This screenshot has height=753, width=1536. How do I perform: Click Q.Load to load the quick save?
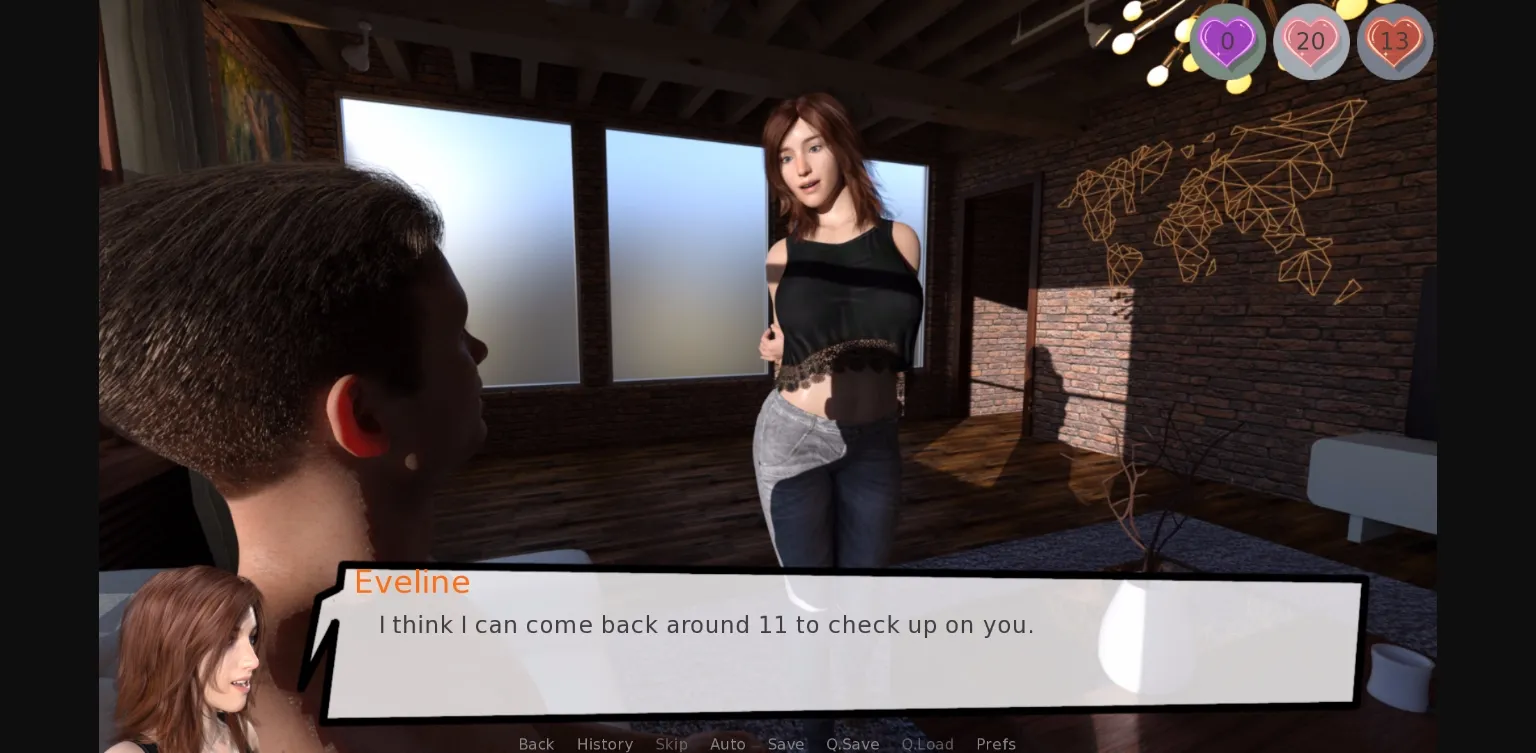point(927,744)
